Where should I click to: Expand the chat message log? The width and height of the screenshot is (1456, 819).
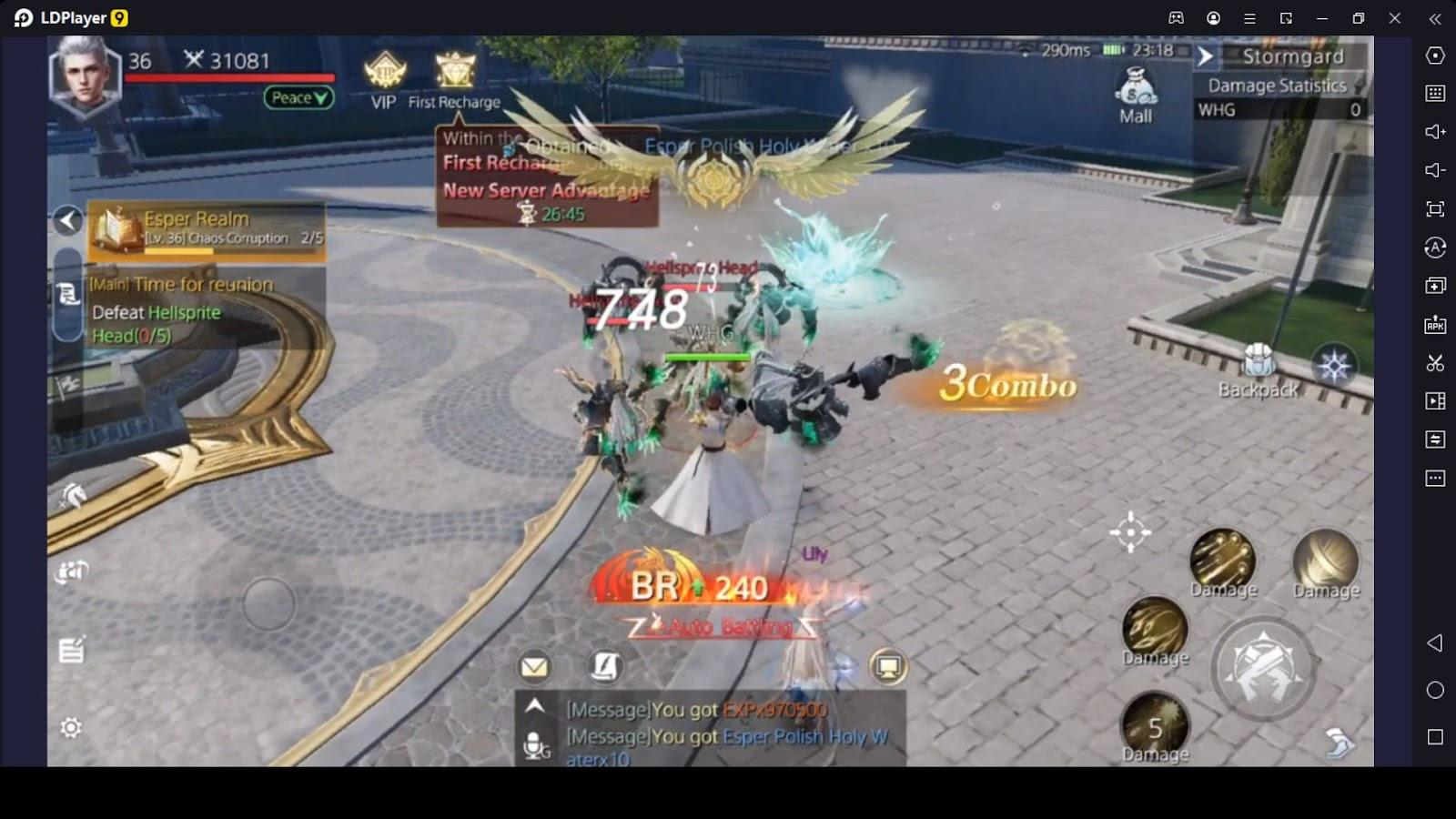[x=535, y=706]
